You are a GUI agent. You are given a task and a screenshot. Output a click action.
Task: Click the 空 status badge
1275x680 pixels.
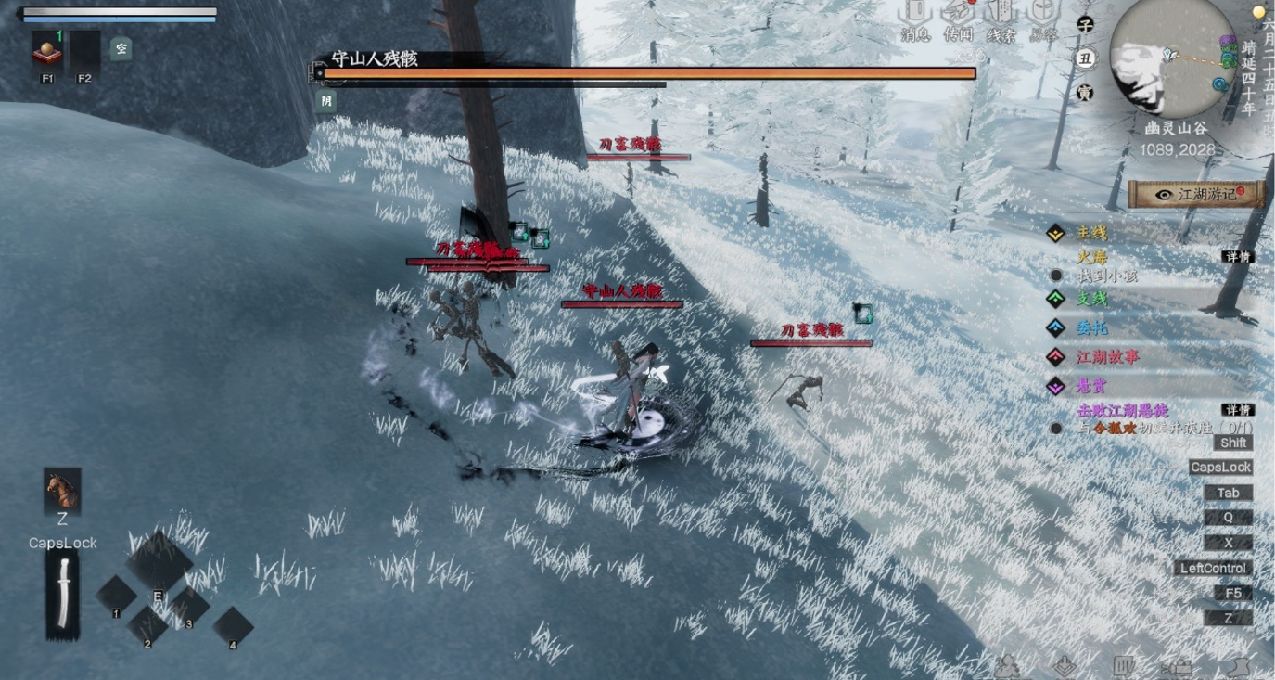(120, 47)
